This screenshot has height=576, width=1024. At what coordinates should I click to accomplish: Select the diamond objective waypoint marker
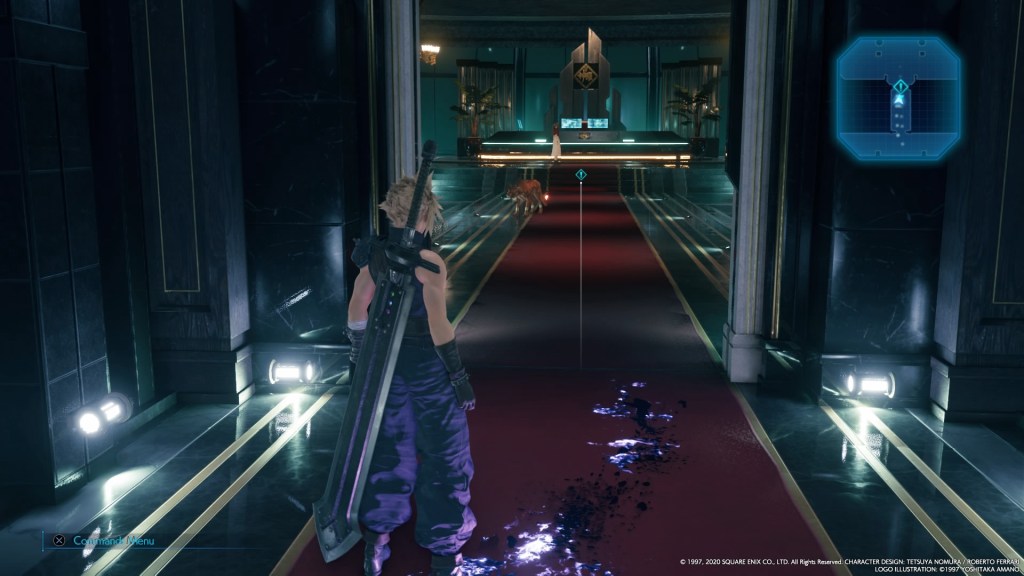coord(581,176)
